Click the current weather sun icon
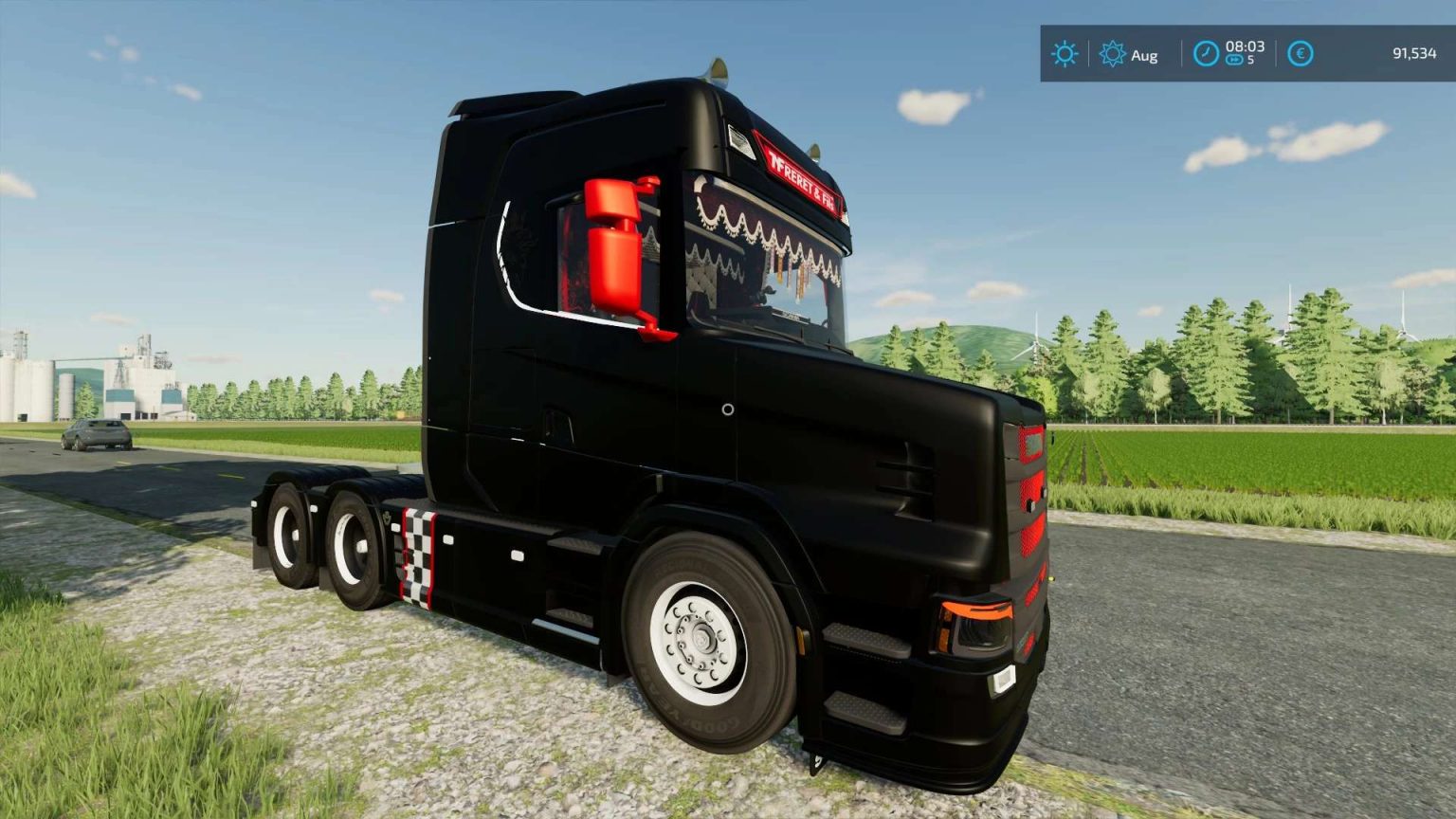 tap(1064, 54)
